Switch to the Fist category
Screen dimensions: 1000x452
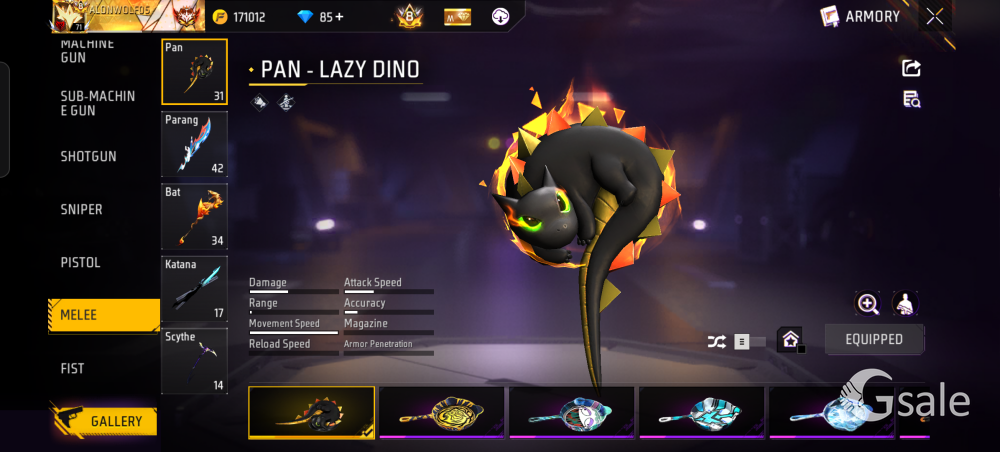click(x=73, y=369)
